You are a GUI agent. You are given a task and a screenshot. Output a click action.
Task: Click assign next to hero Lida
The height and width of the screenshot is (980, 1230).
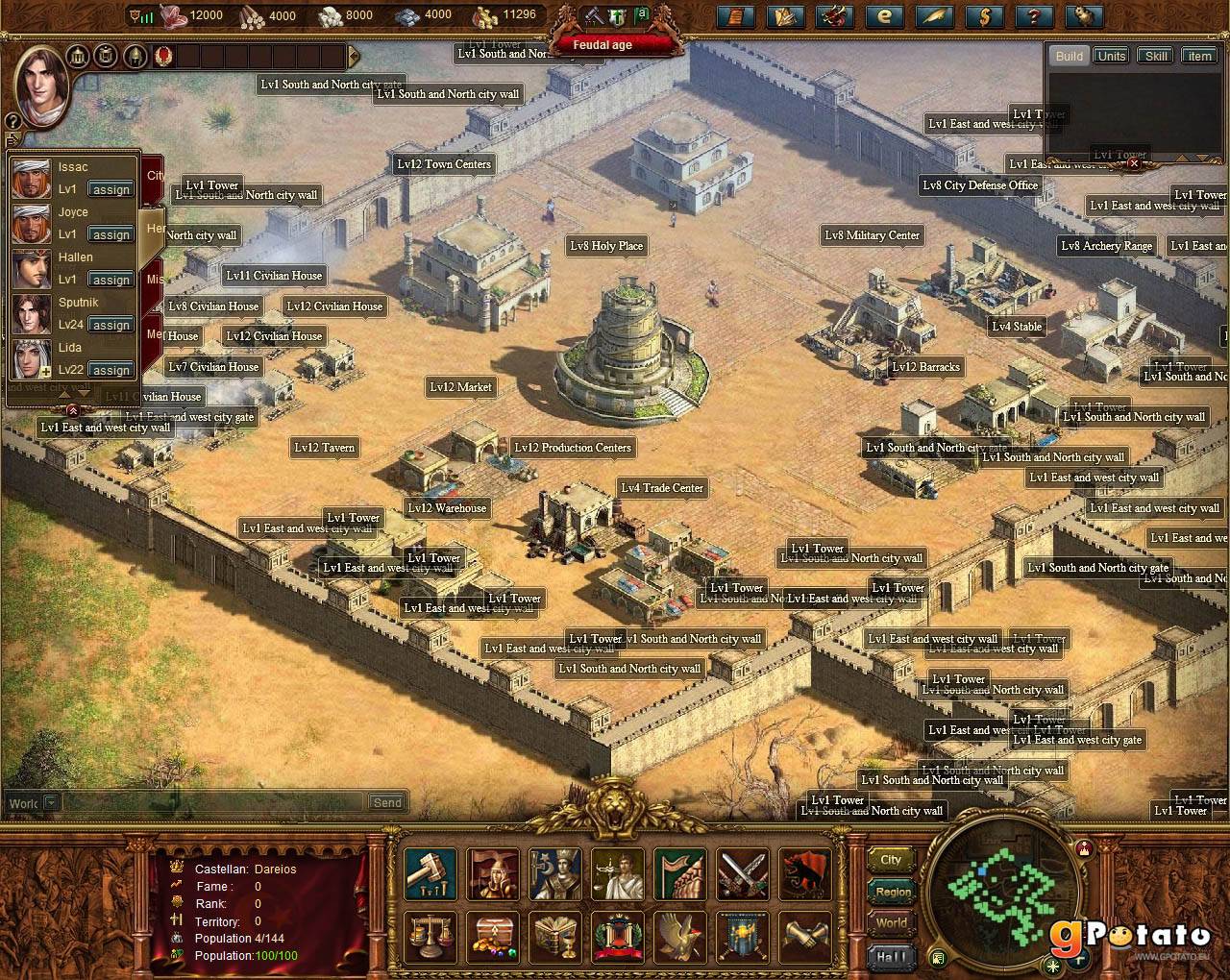pyautogui.click(x=111, y=370)
